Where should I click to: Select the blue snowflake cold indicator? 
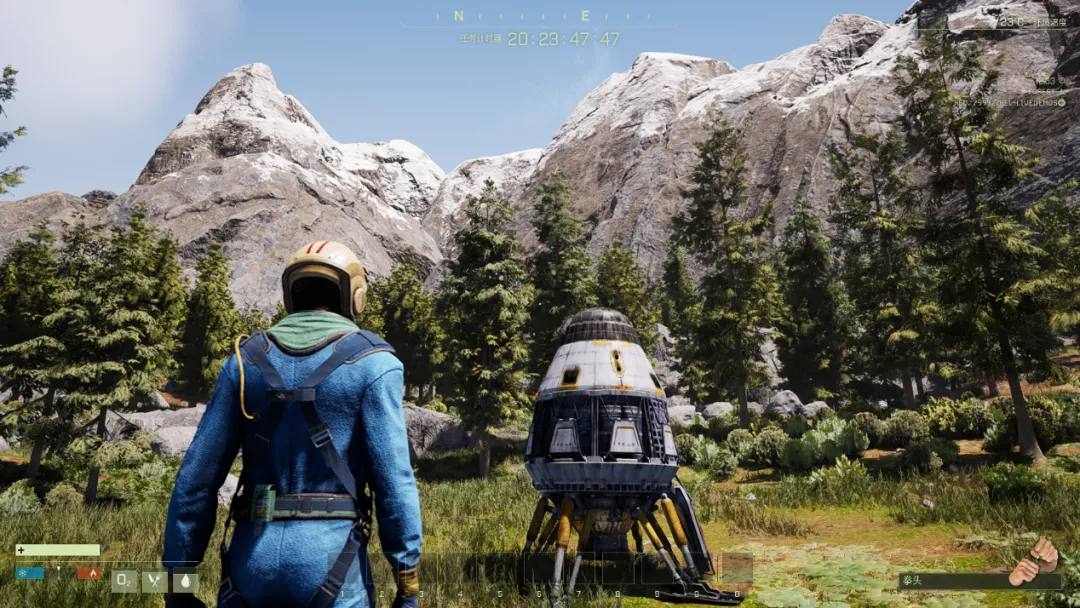pos(30,573)
